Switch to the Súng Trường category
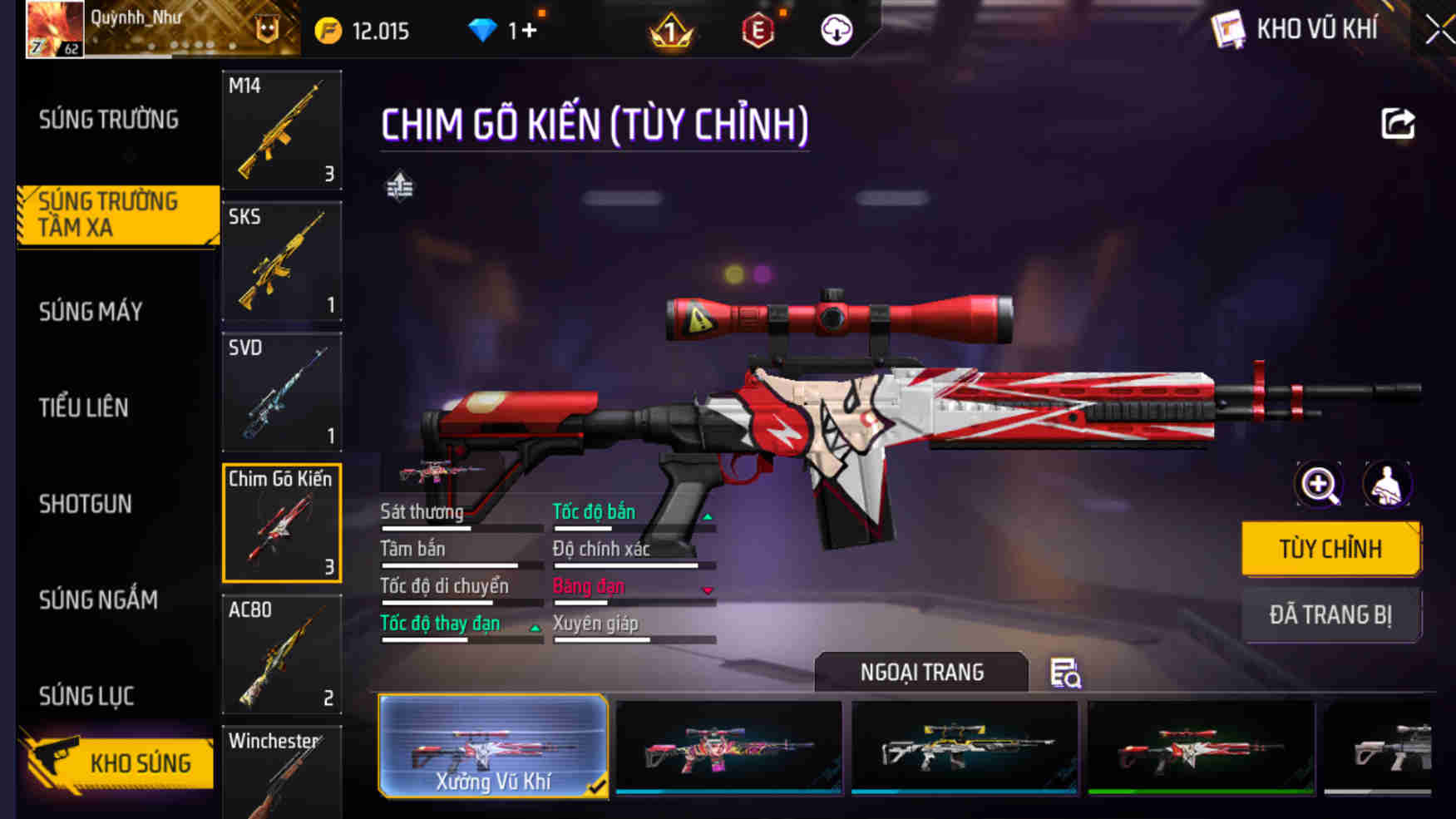 tap(109, 120)
